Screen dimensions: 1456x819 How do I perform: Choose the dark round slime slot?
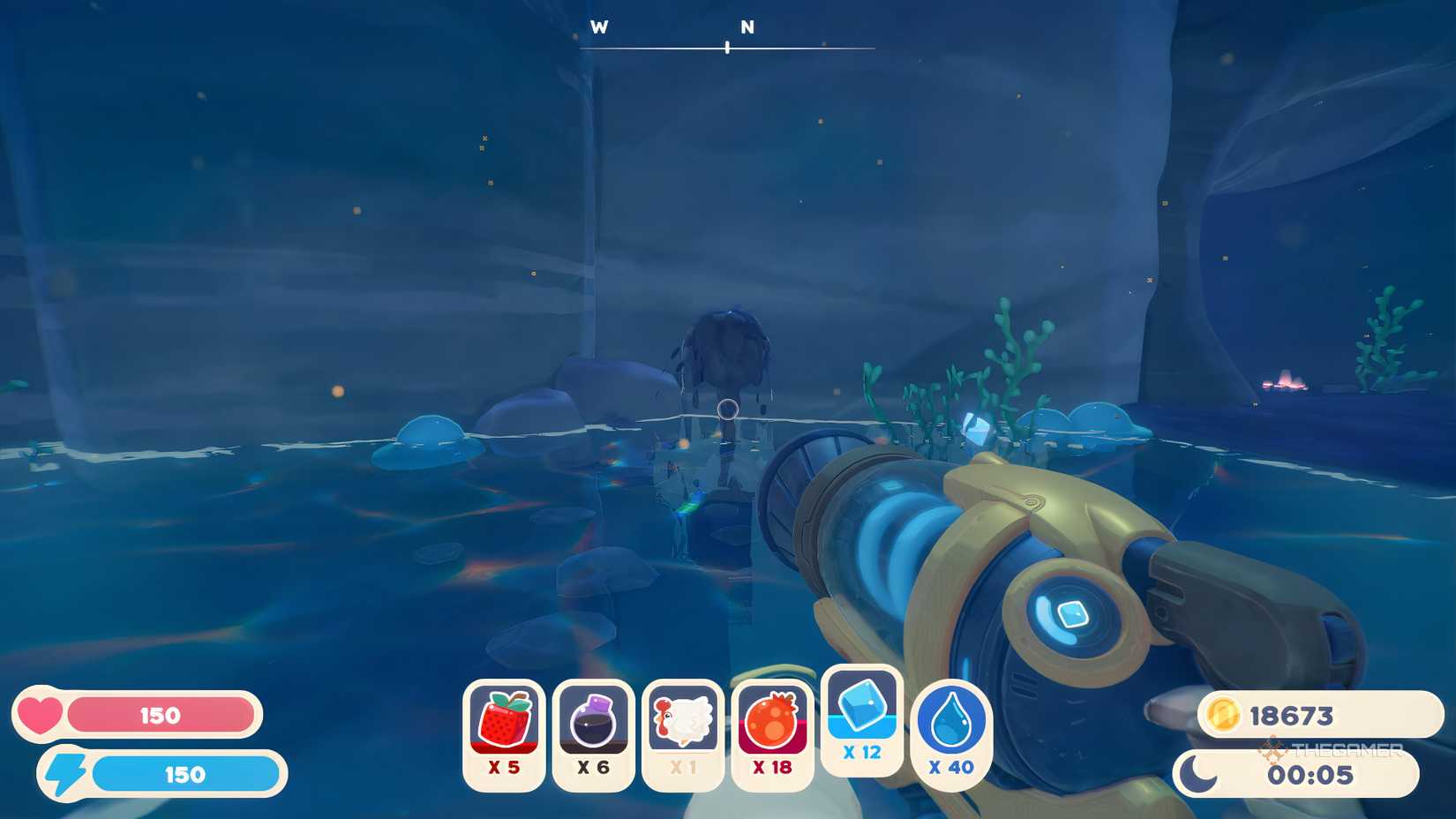593,734
